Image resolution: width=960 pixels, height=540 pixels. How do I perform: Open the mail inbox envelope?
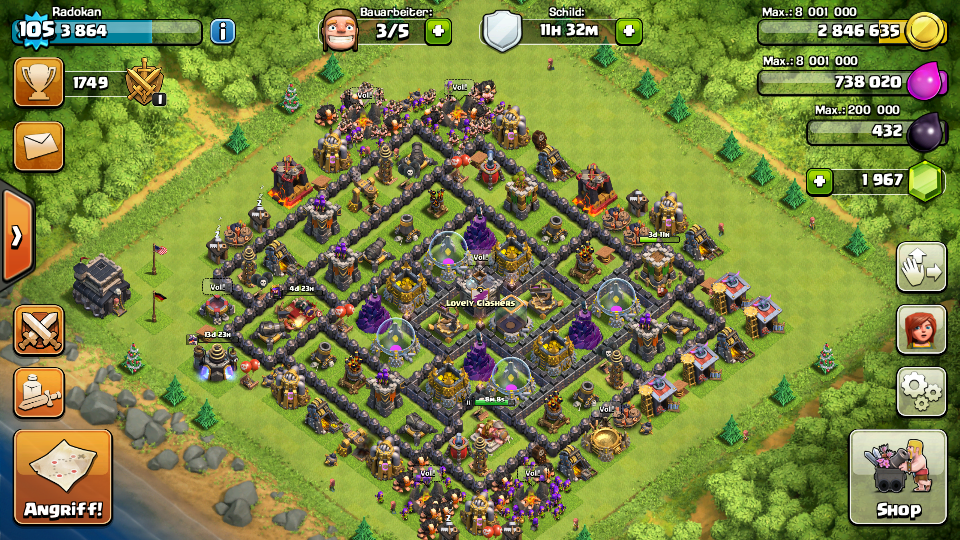tap(39, 146)
